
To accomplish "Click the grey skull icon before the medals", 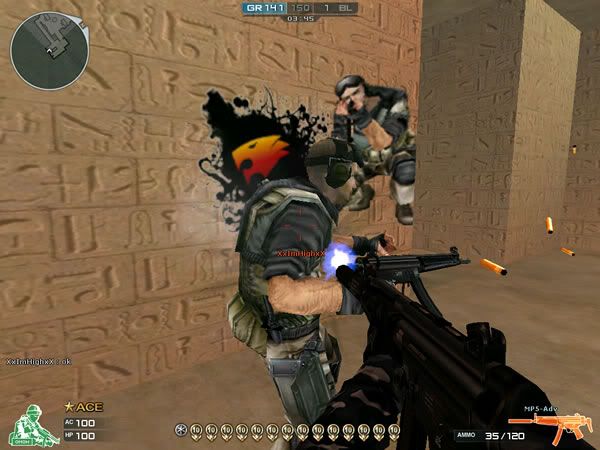I will 181,430.
